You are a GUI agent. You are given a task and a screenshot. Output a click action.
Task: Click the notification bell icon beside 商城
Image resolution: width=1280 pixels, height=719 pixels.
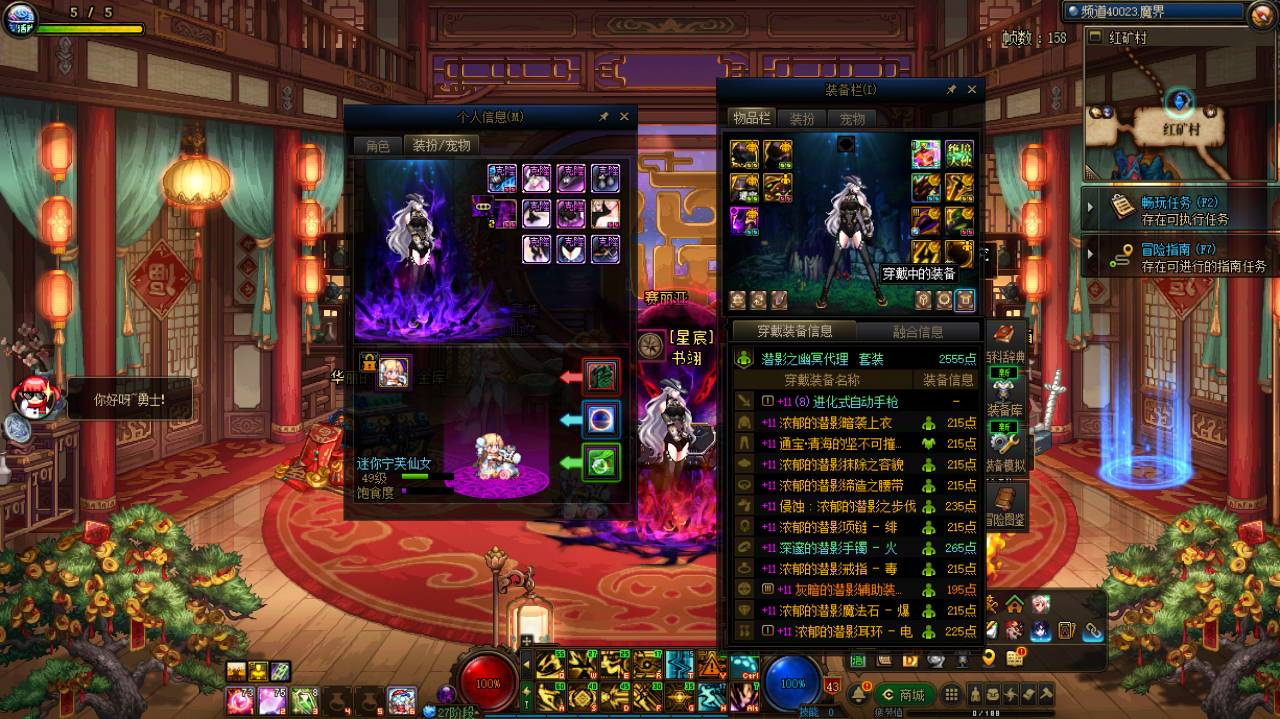pyautogui.click(x=858, y=694)
